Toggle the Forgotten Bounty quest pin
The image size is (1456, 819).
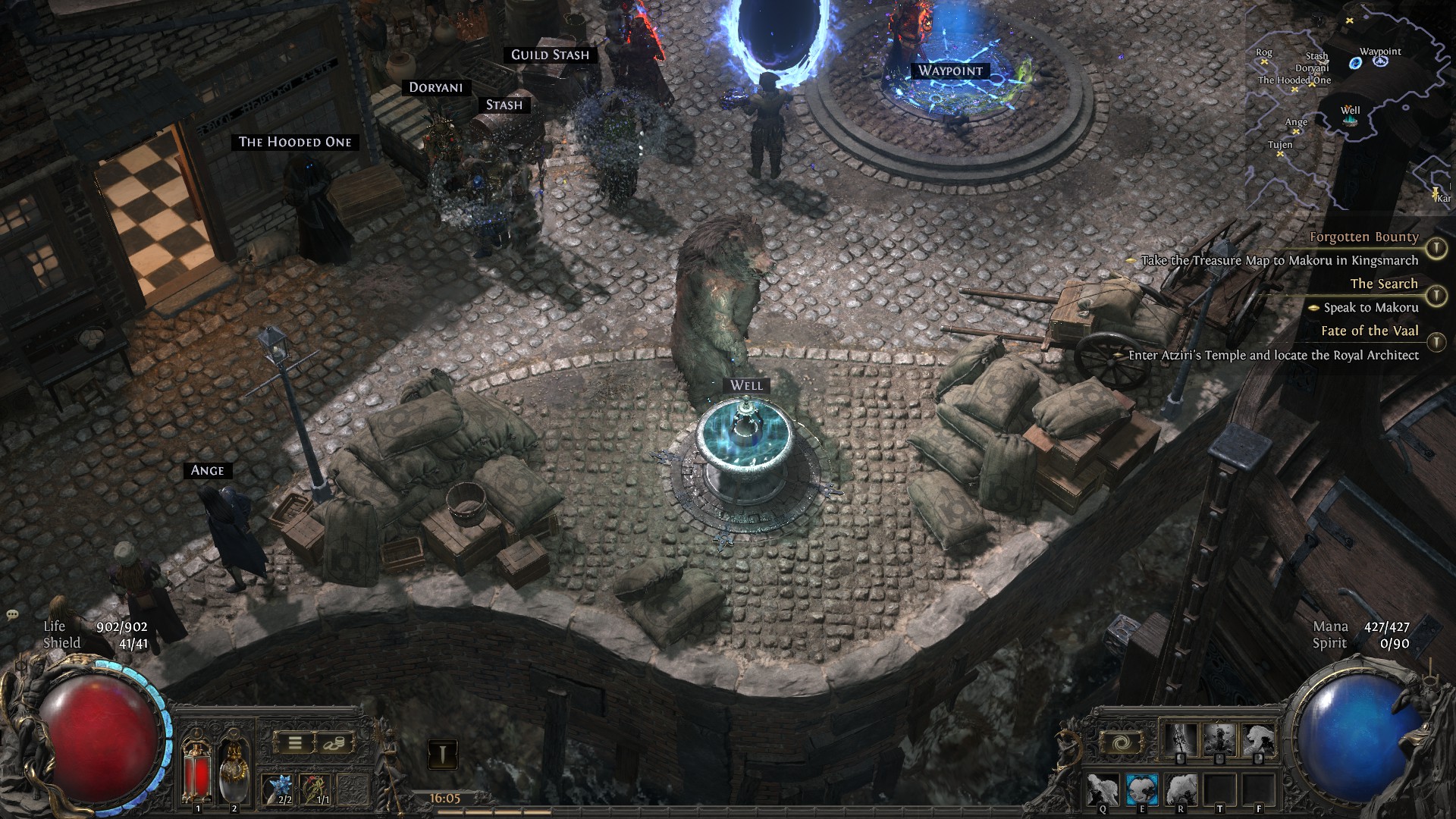(x=1436, y=248)
